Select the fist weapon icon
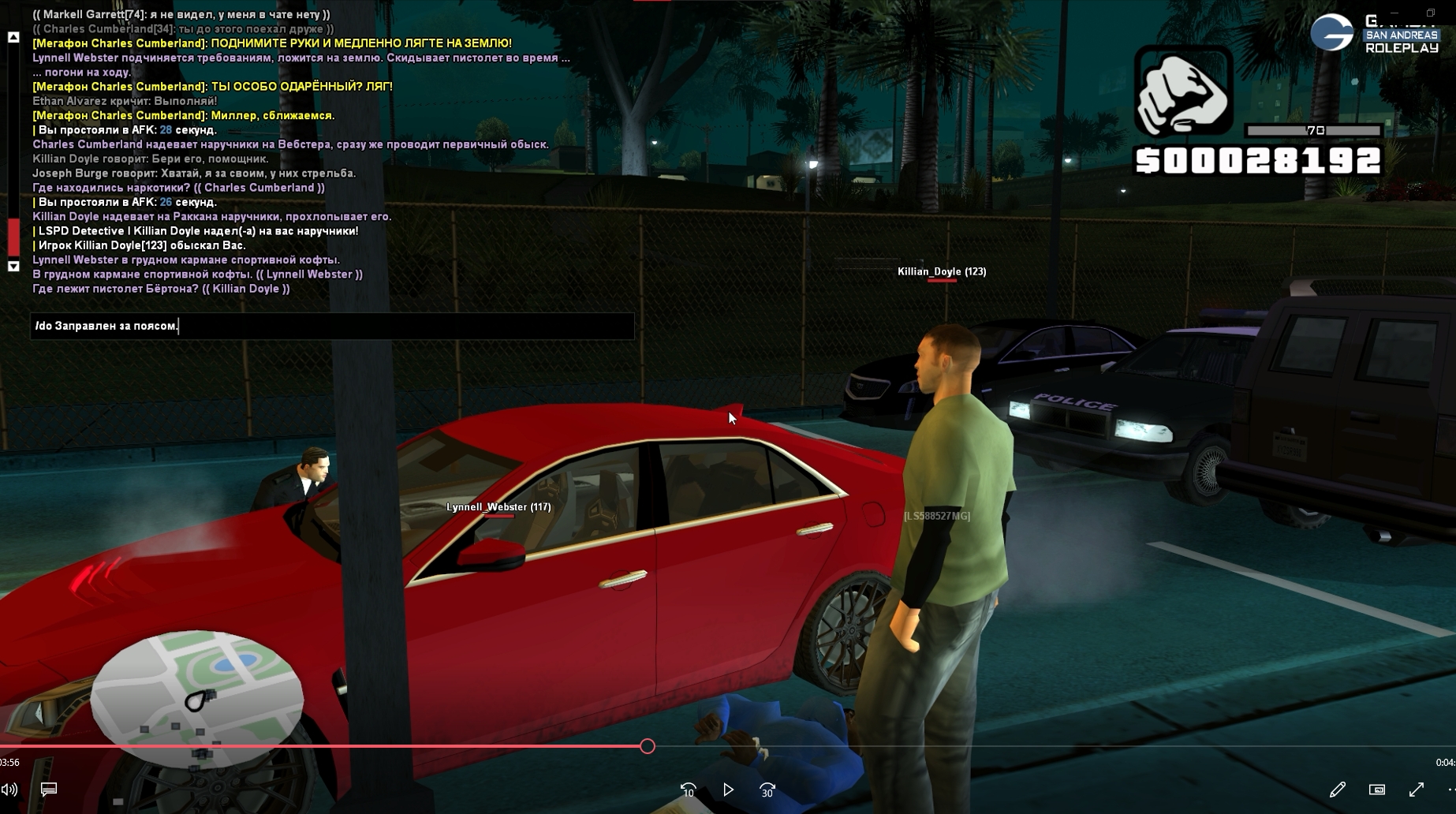The image size is (1456, 814). 1183,91
